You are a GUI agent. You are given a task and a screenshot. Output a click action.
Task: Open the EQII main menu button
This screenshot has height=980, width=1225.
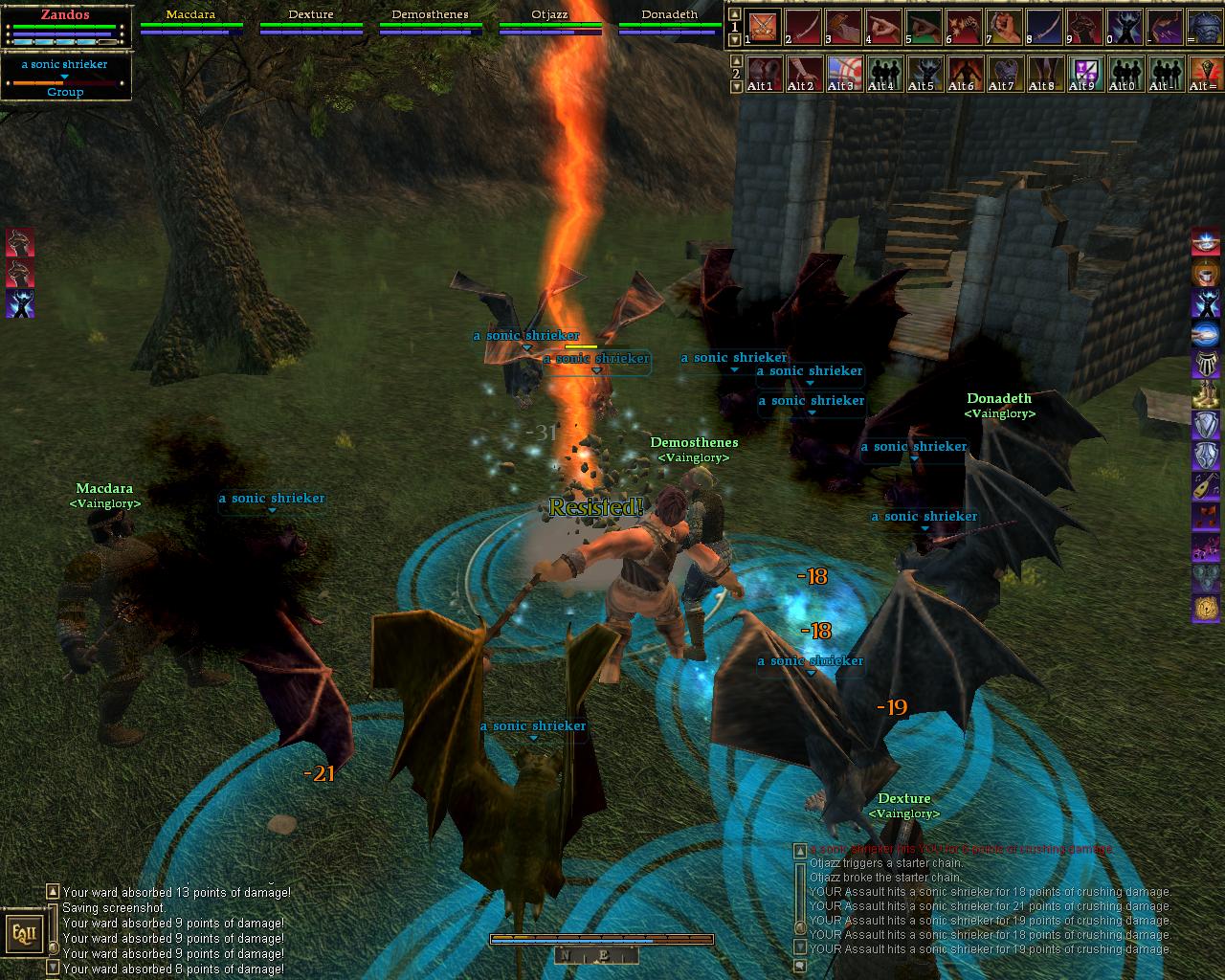point(21,929)
